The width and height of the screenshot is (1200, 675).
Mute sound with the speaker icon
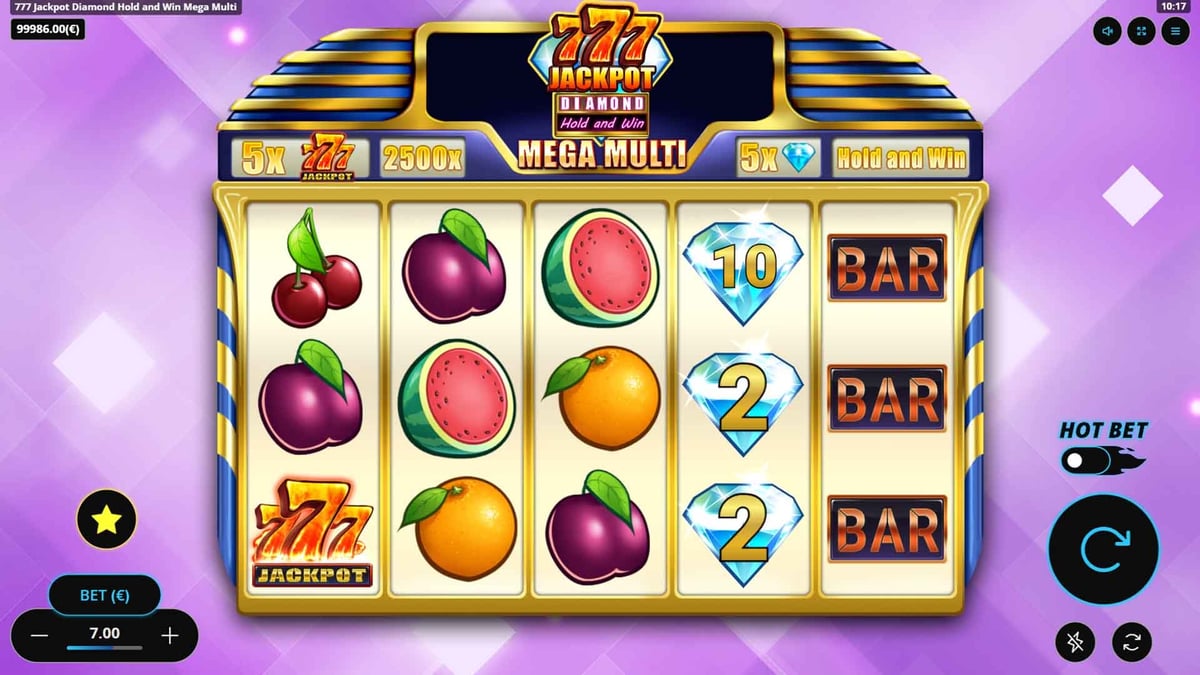(x=1107, y=31)
